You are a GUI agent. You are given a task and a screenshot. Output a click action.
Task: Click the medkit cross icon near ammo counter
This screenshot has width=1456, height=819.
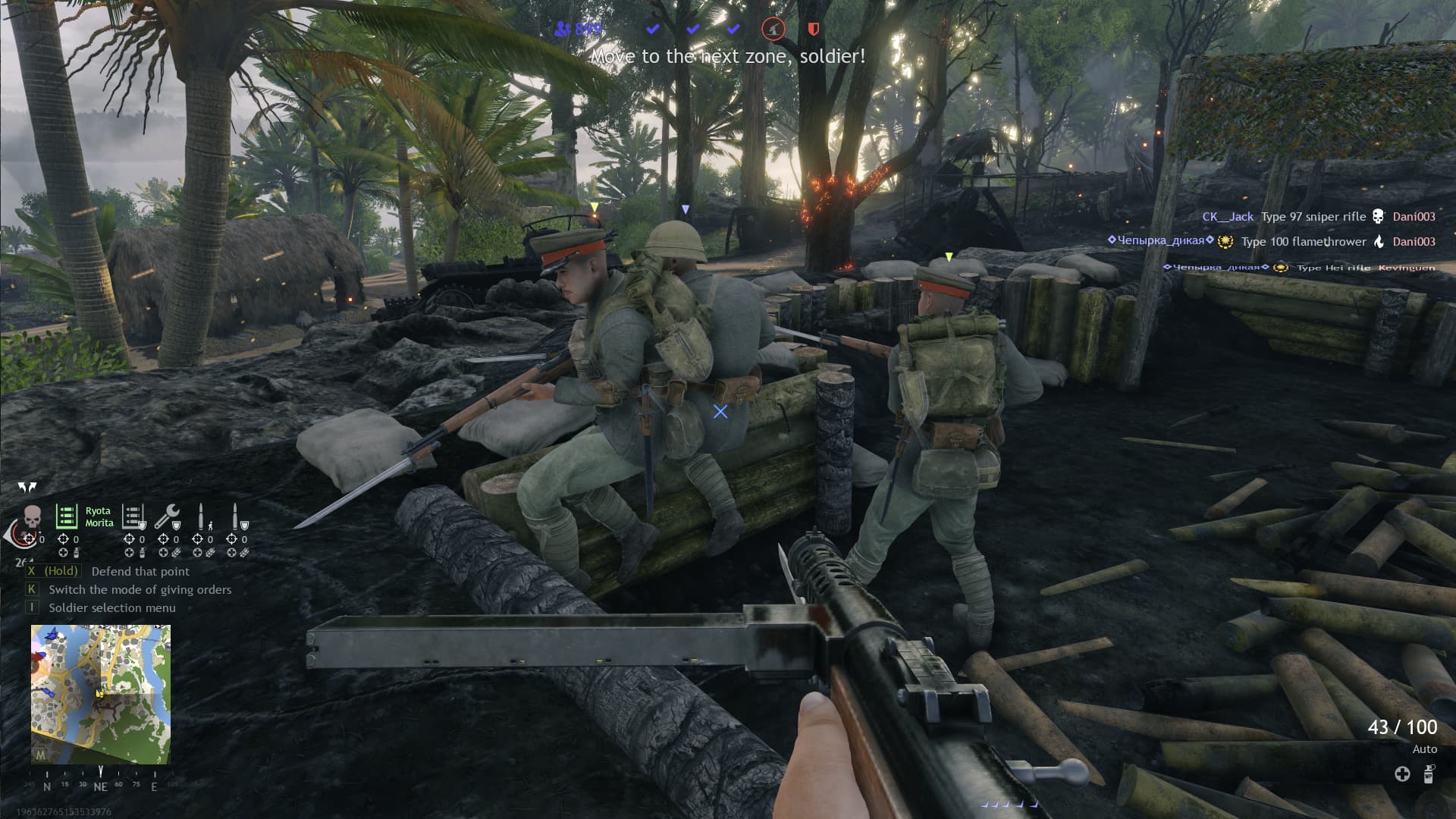pos(1402,776)
